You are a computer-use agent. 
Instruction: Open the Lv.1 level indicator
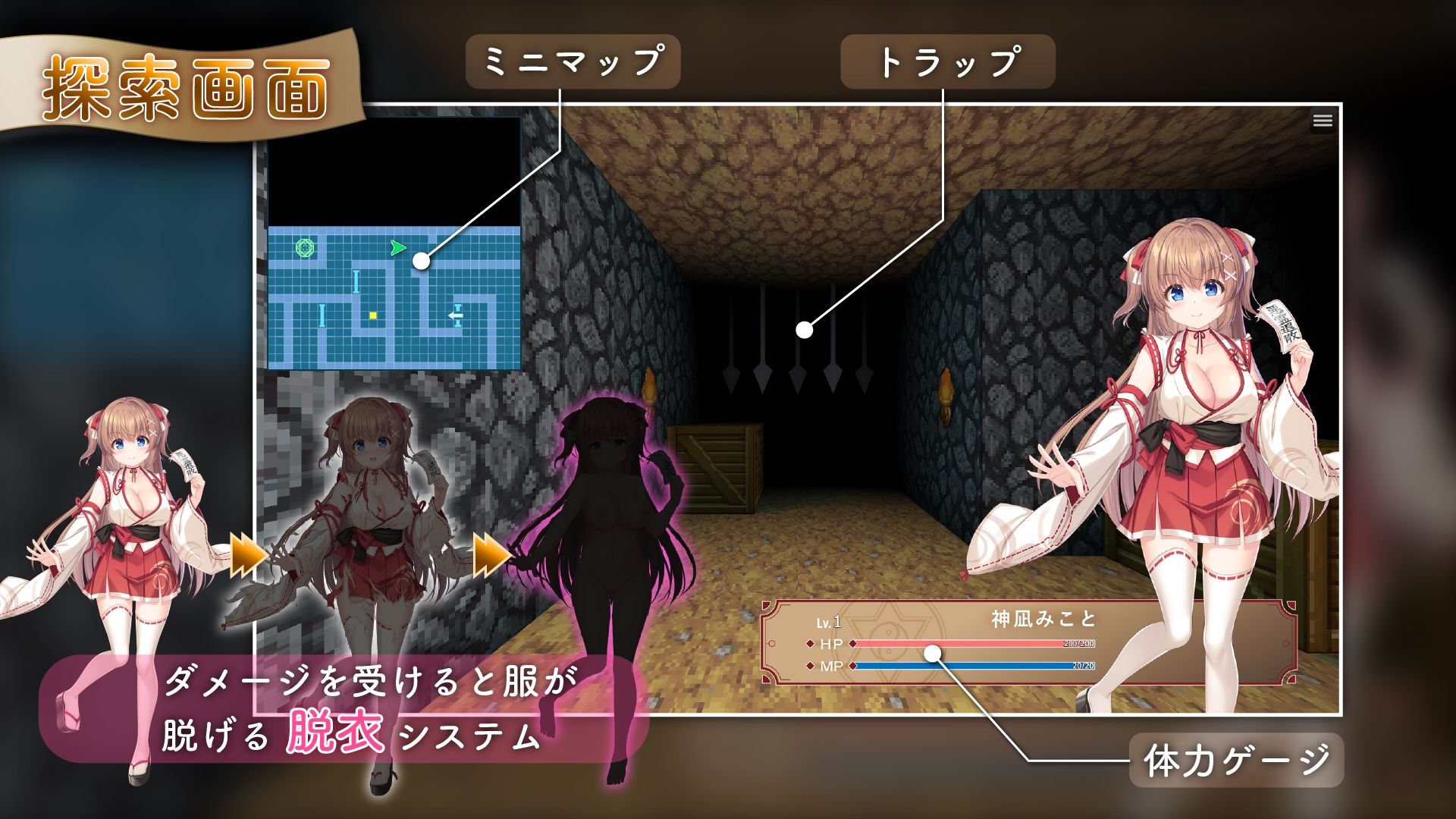pyautogui.click(x=829, y=622)
